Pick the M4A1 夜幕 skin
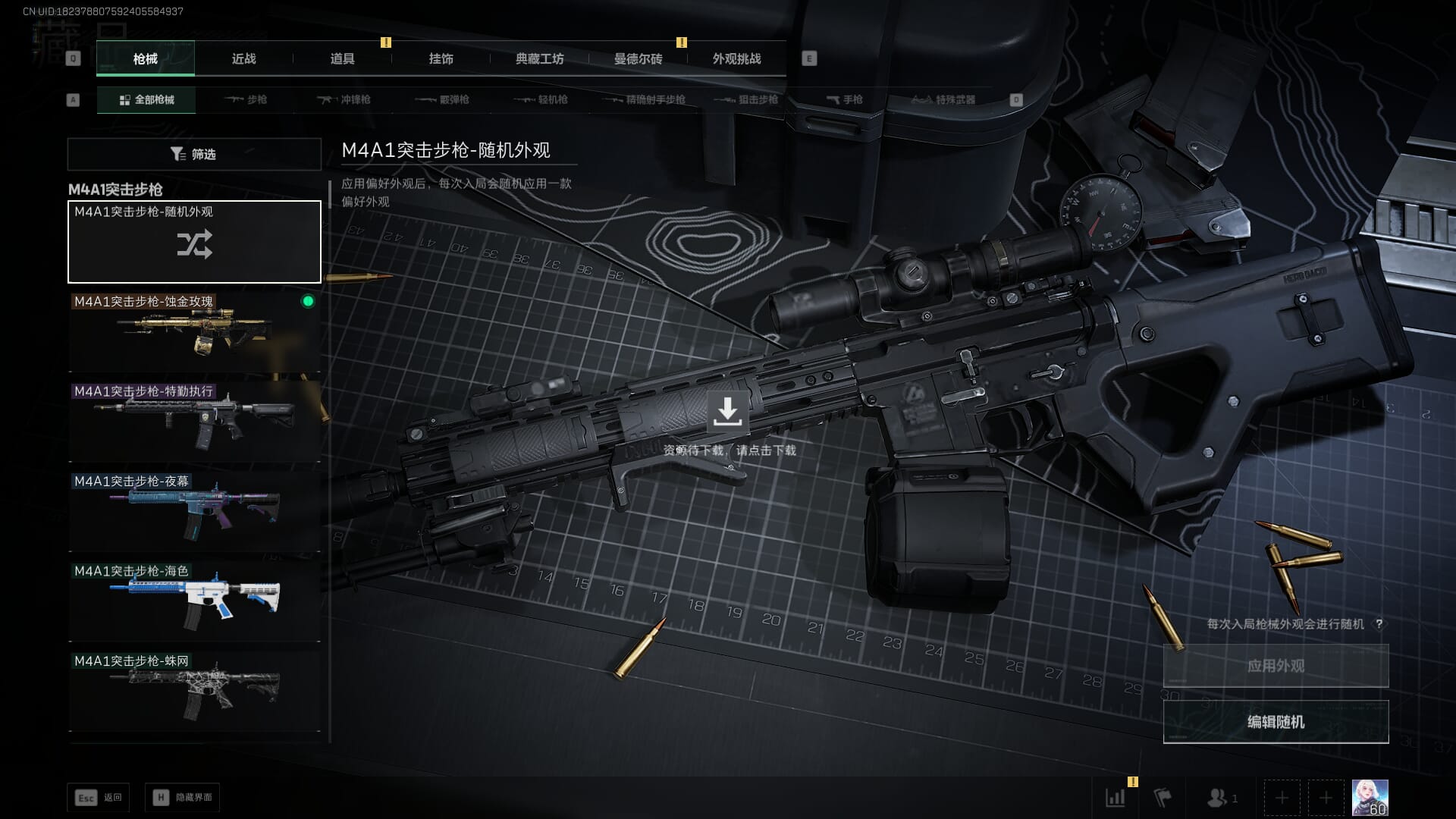 [194, 511]
